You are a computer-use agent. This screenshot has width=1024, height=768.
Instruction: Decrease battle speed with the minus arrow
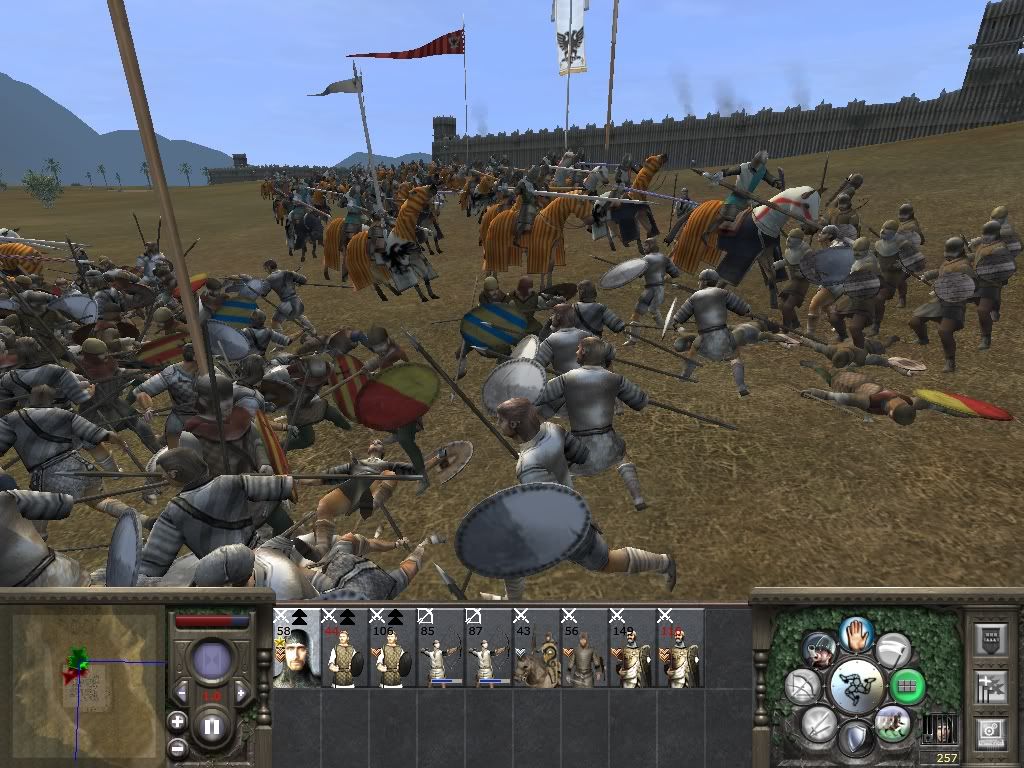(x=182, y=693)
